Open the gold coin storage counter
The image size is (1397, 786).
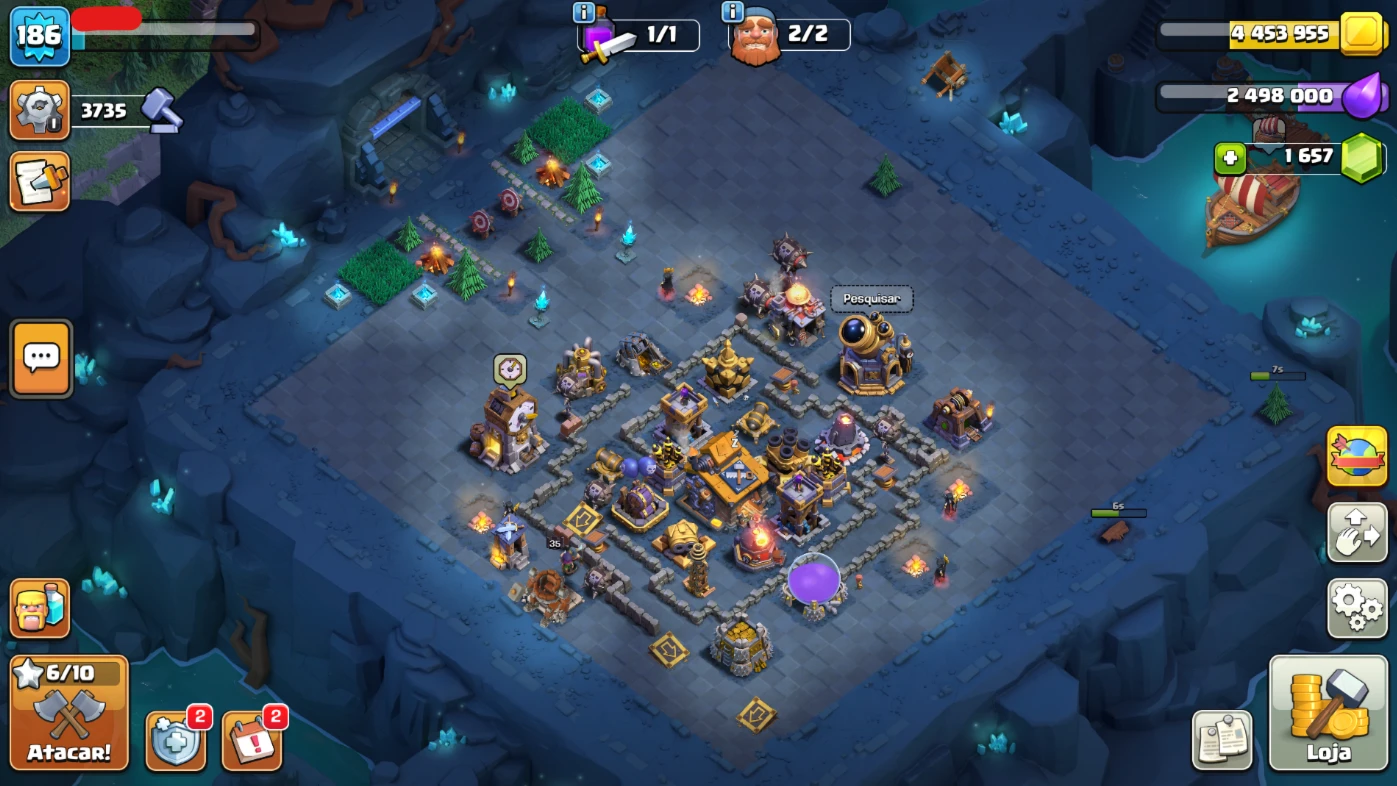tap(1280, 34)
